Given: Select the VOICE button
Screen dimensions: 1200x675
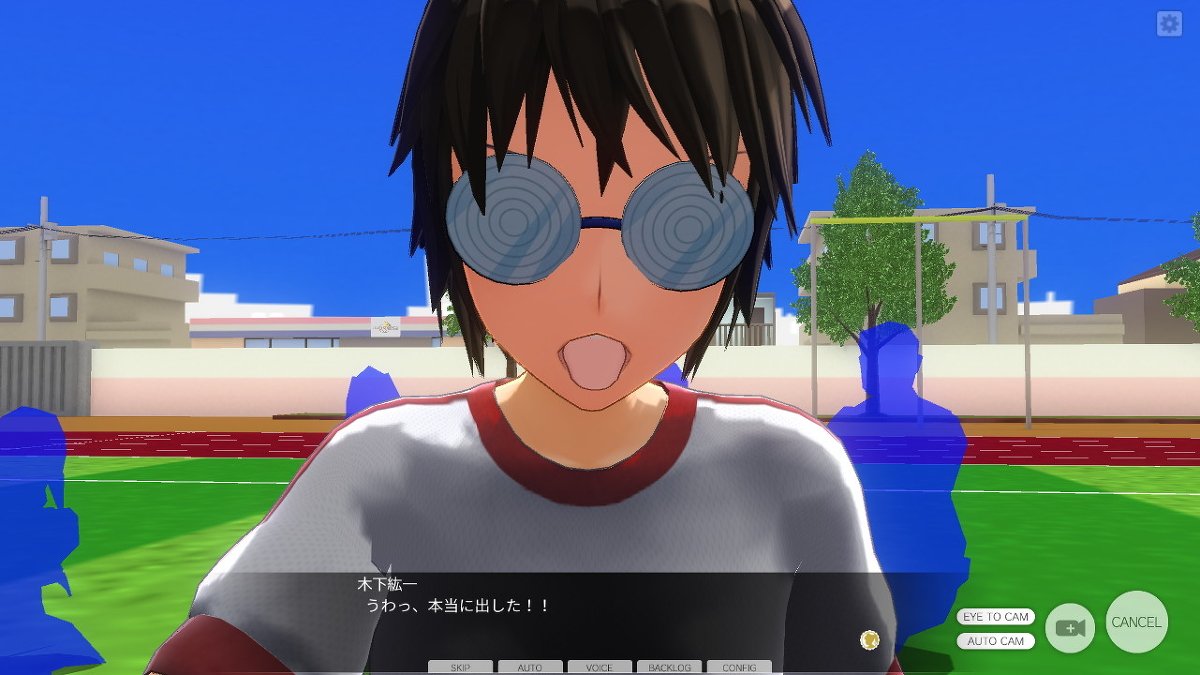Looking at the screenshot, I should click(x=599, y=667).
